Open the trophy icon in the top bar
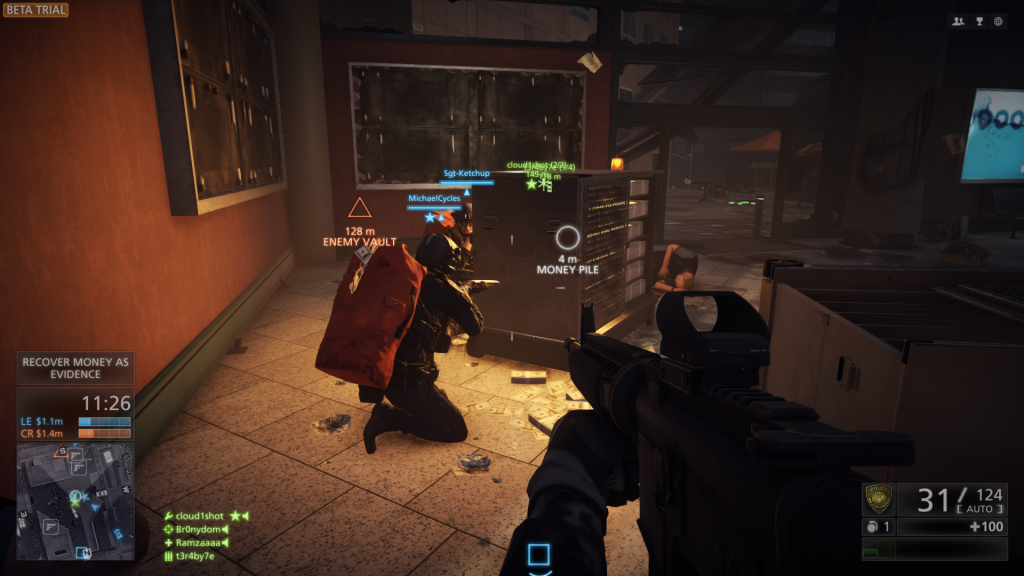1024x576 pixels. (978, 21)
